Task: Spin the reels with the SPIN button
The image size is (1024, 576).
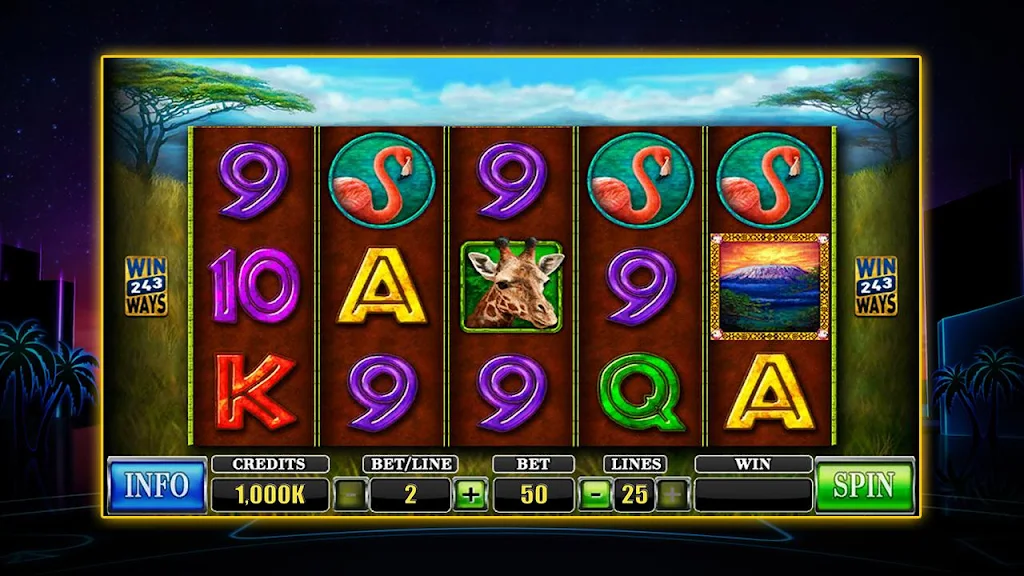Action: pos(864,485)
